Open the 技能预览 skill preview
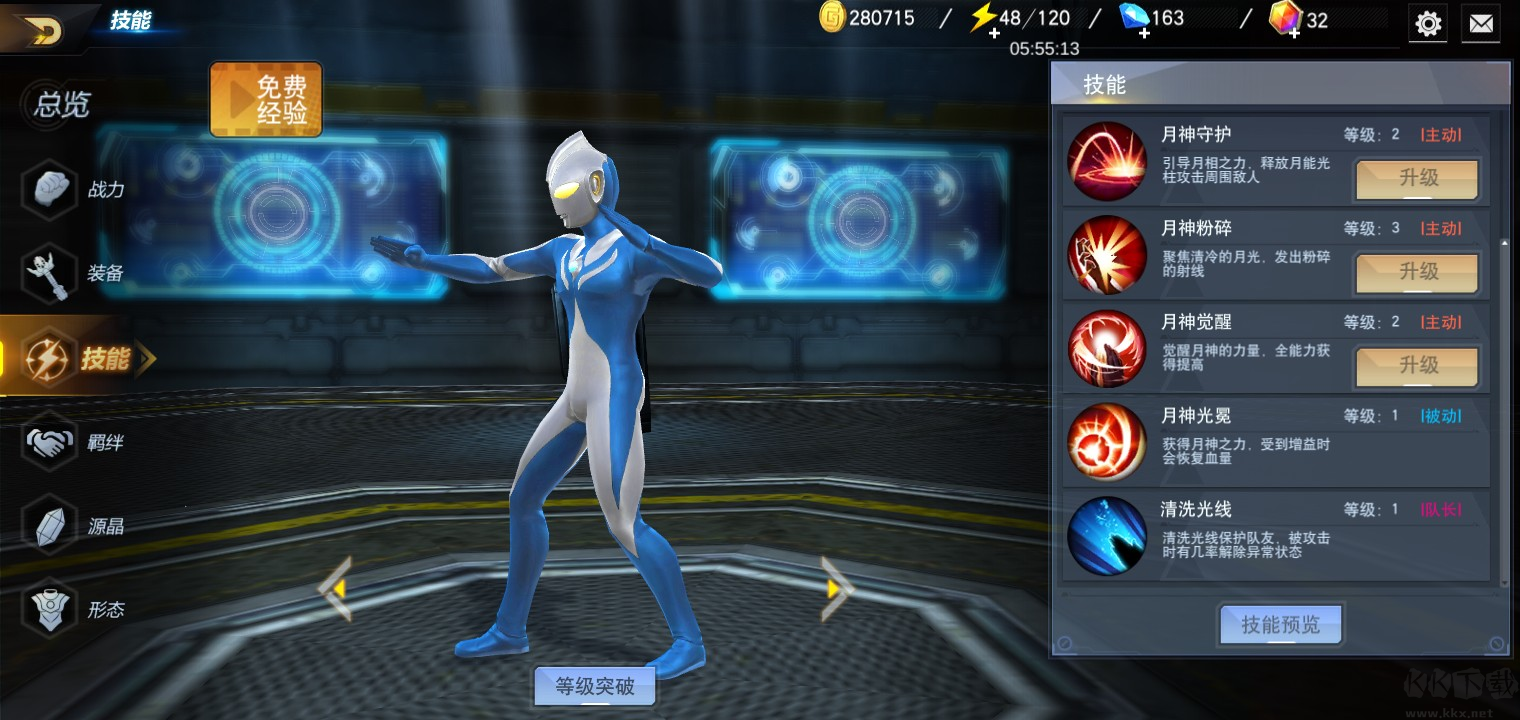Viewport: 1520px width, 720px height. pos(1279,624)
